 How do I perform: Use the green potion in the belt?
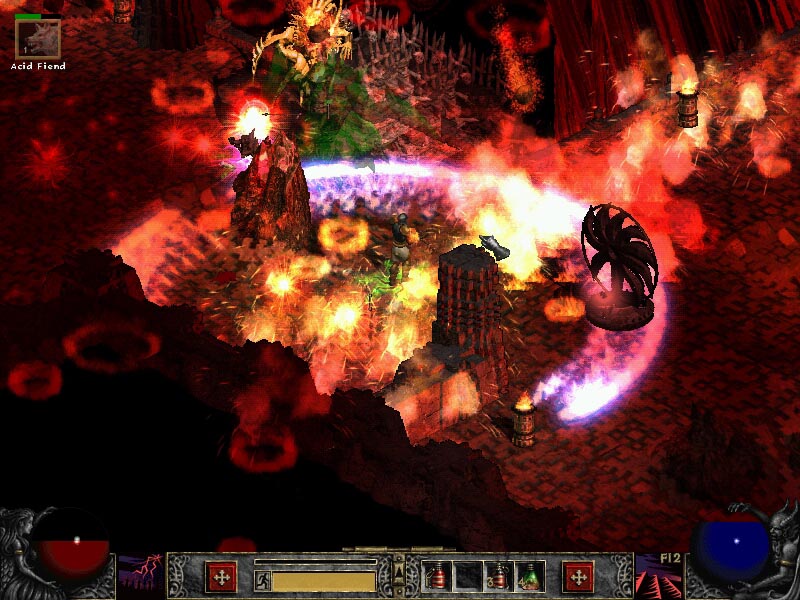pos(529,576)
